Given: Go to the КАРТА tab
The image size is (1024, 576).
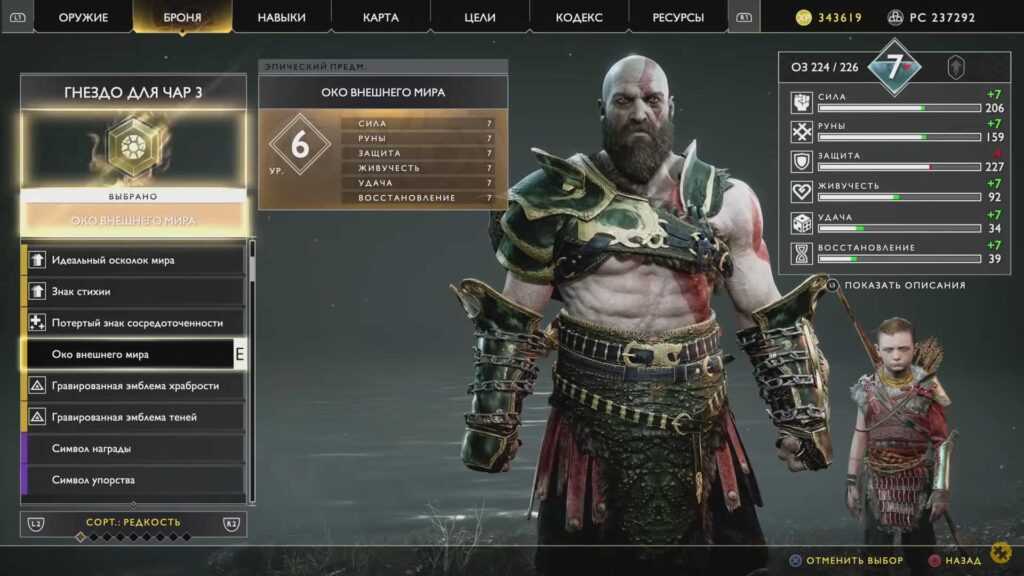Looking at the screenshot, I should coord(380,18).
